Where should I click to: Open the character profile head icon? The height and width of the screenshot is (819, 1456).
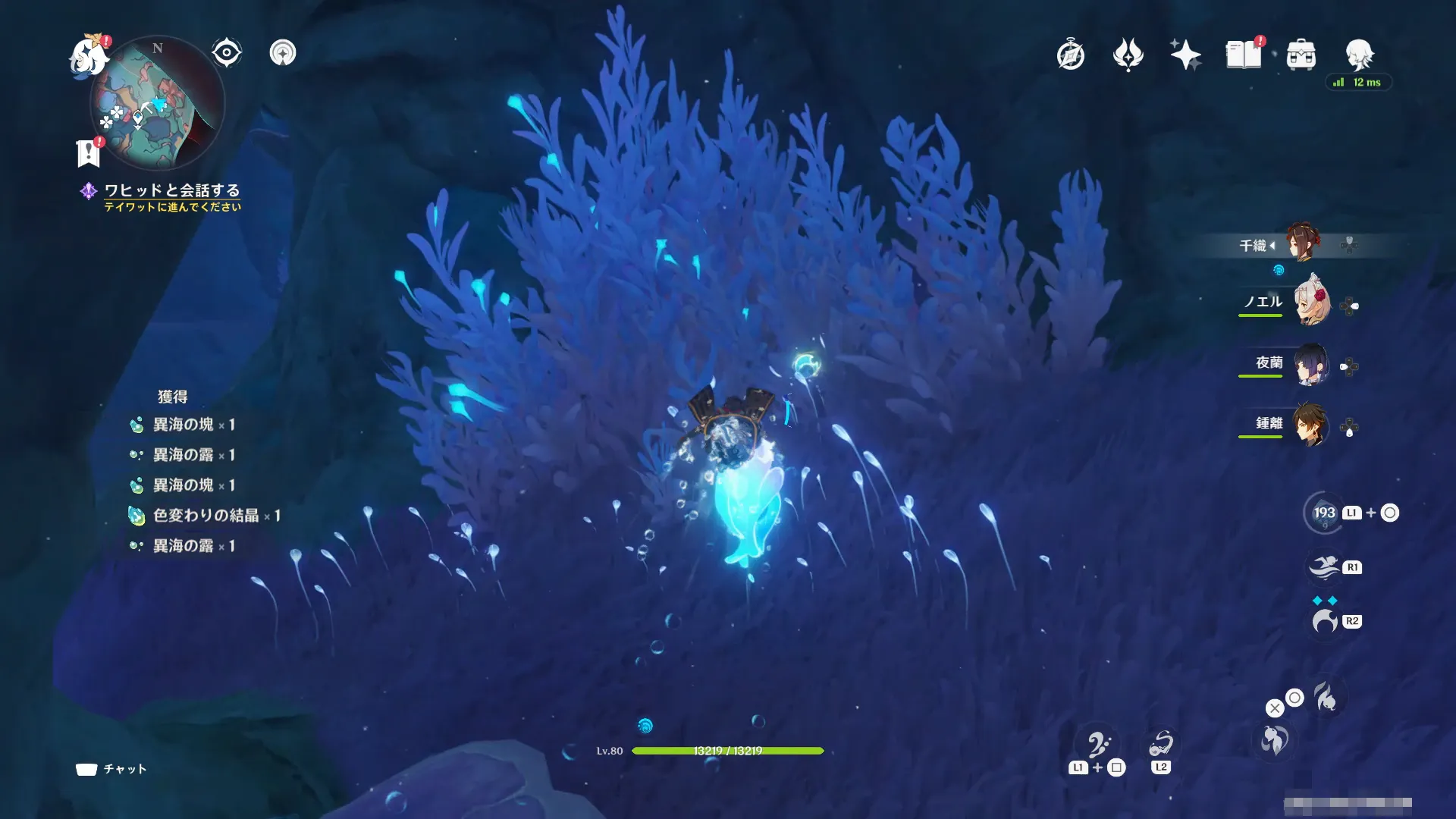[x=1359, y=55]
